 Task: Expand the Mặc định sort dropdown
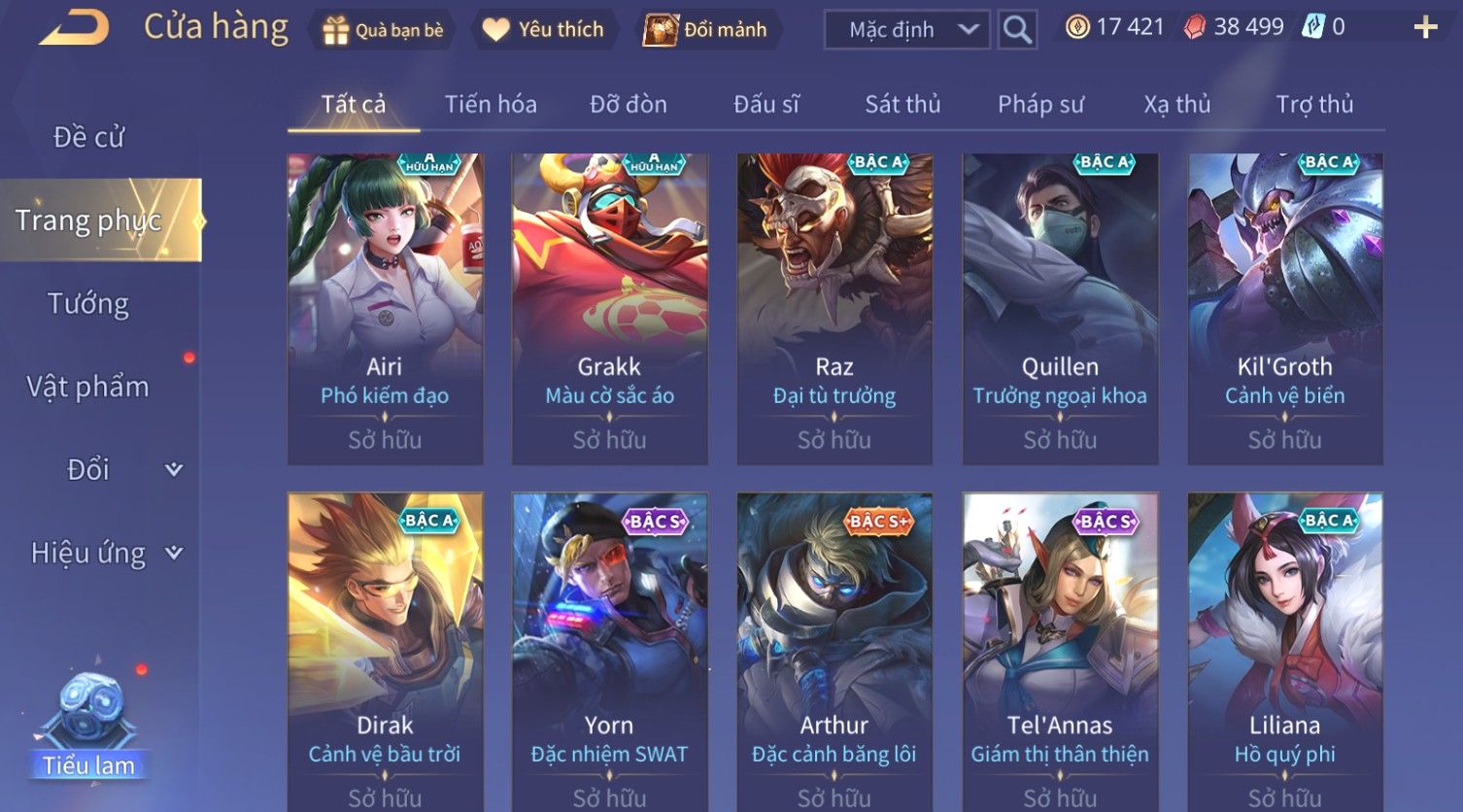coord(906,30)
